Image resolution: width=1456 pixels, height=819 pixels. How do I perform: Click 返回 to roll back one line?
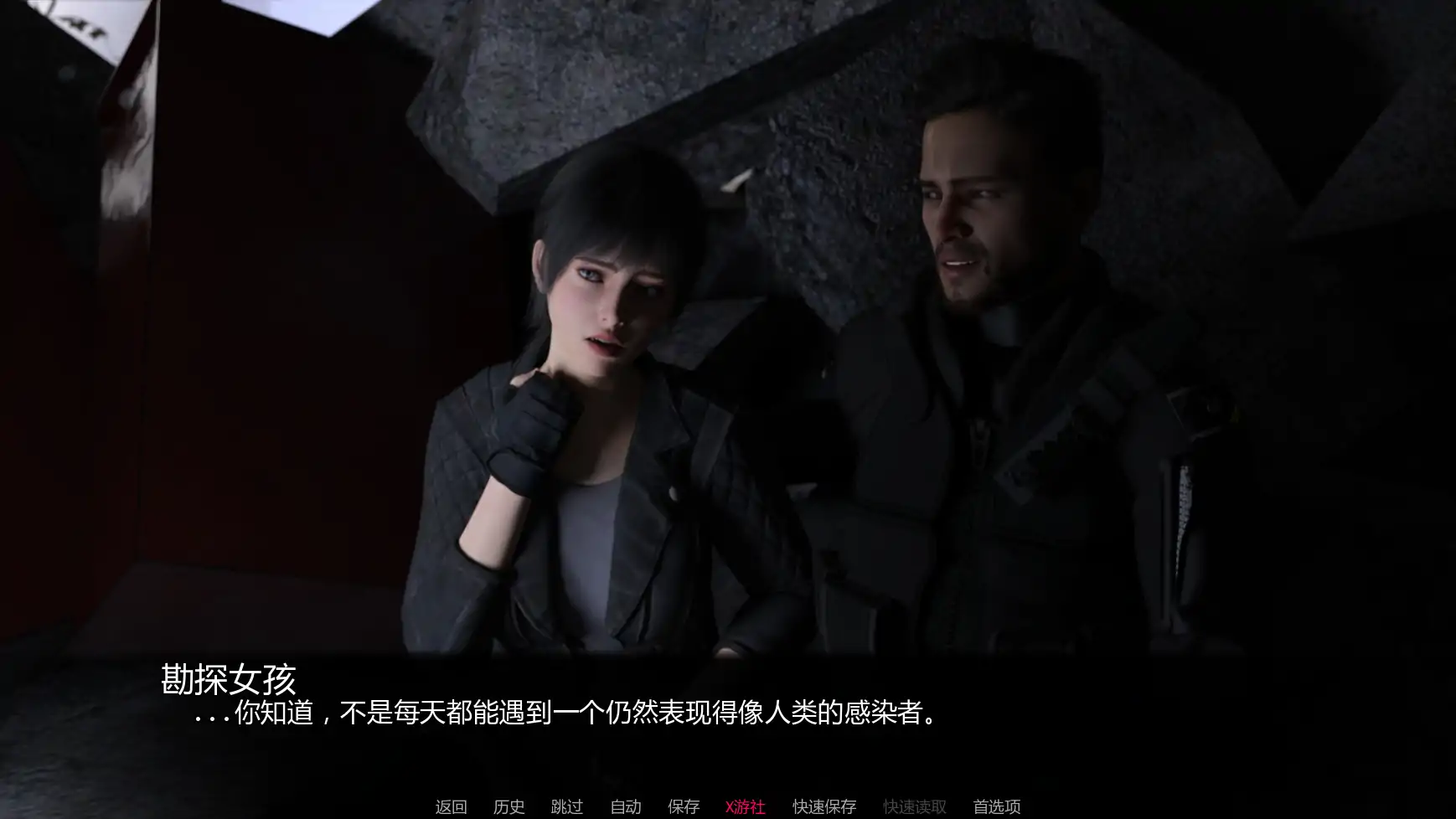(449, 806)
